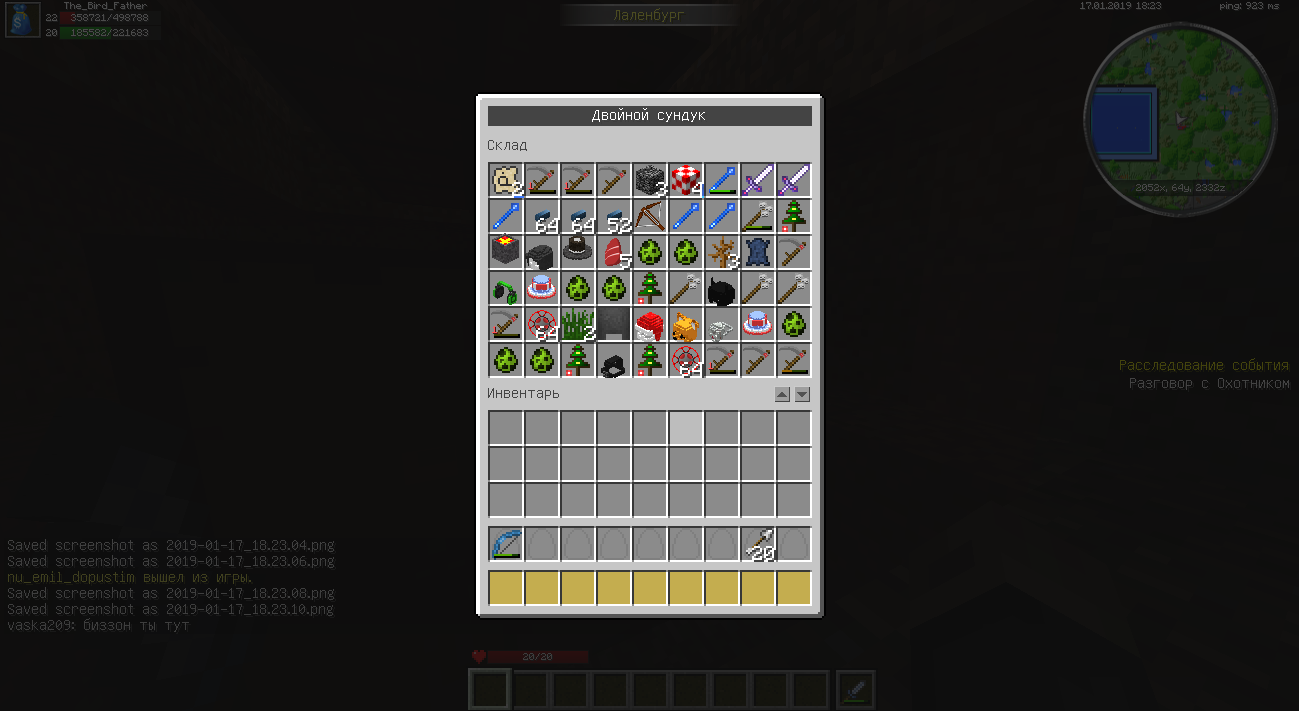Viewport: 1299px width, 711px height.
Task: Click the blue money bag icon
Action: pyautogui.click(x=23, y=19)
